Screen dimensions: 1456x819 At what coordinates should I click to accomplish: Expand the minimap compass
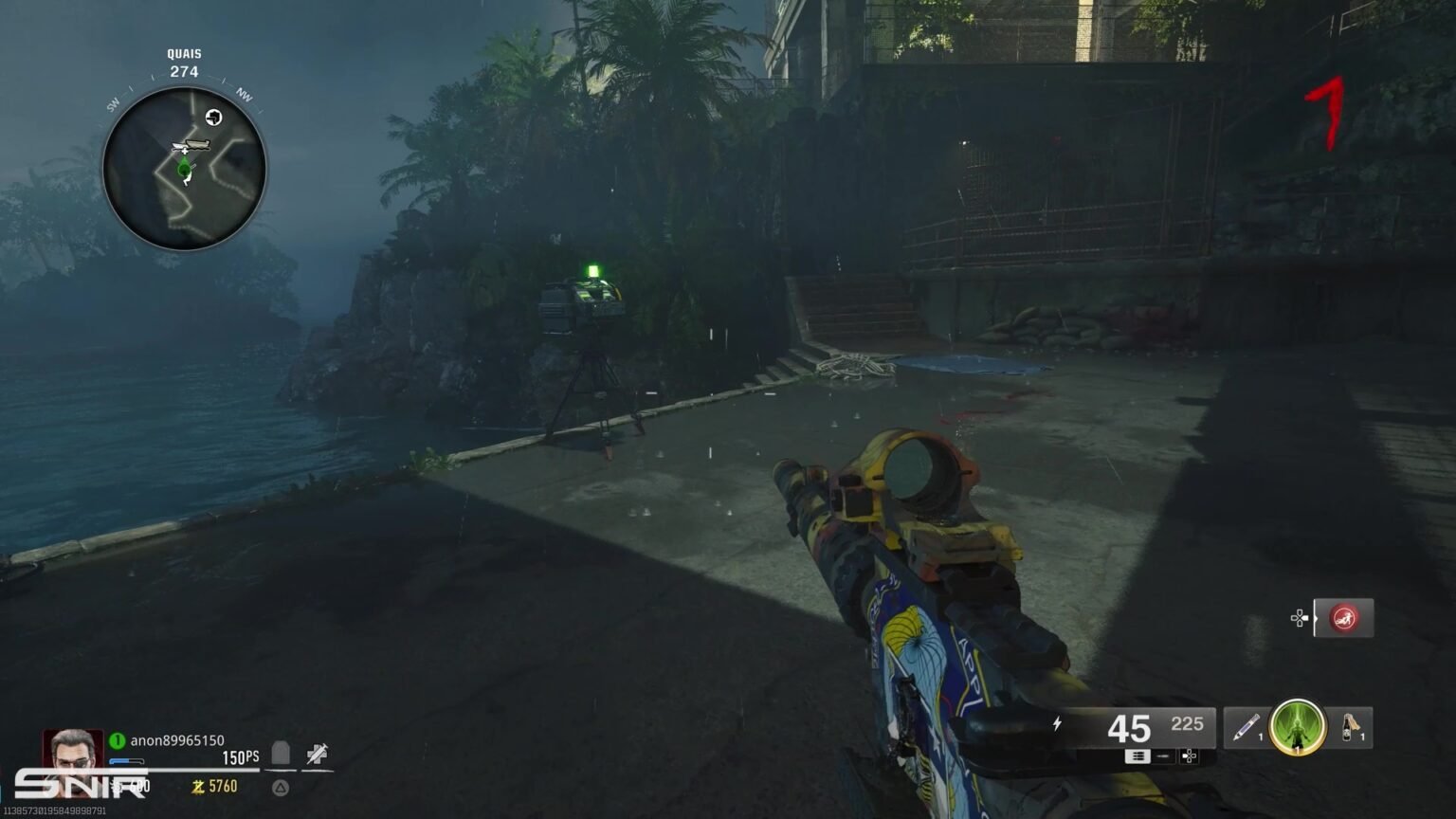[x=182, y=168]
